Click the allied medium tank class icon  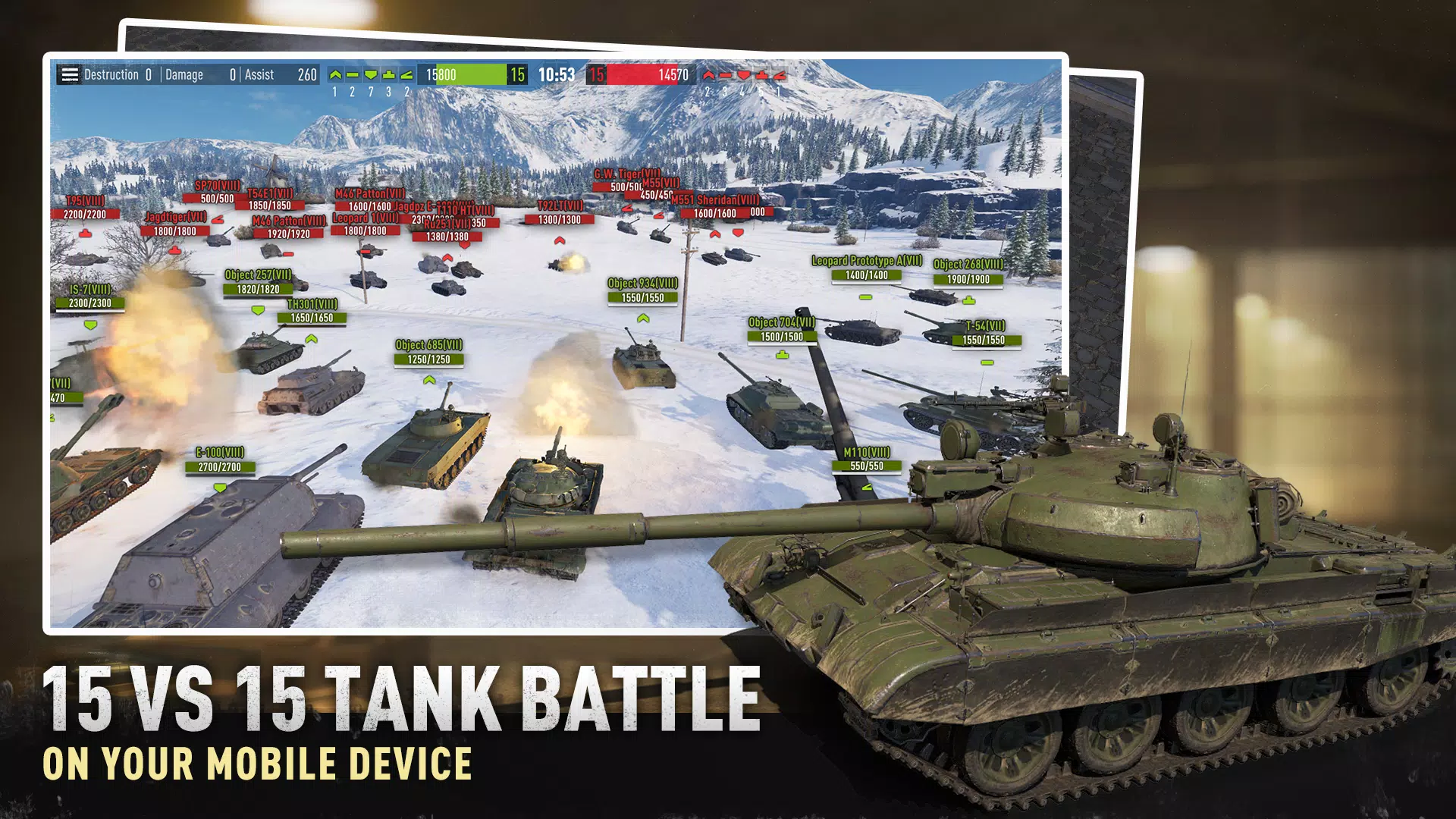(352, 74)
